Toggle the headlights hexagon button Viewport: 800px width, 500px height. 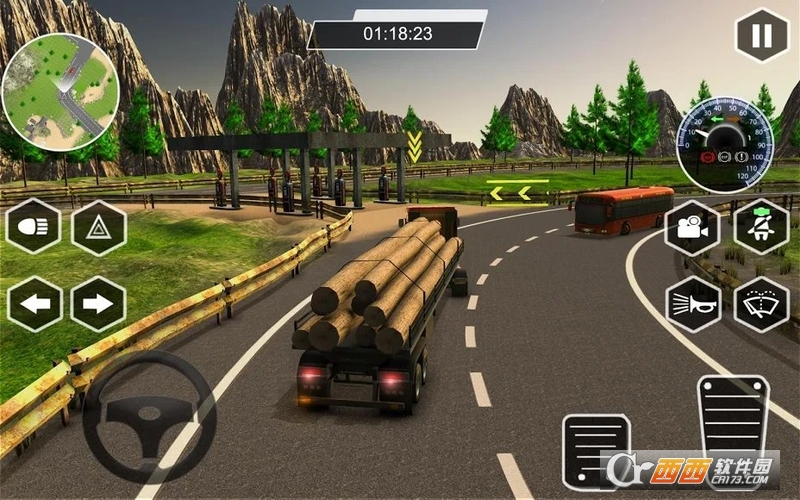coord(34,227)
